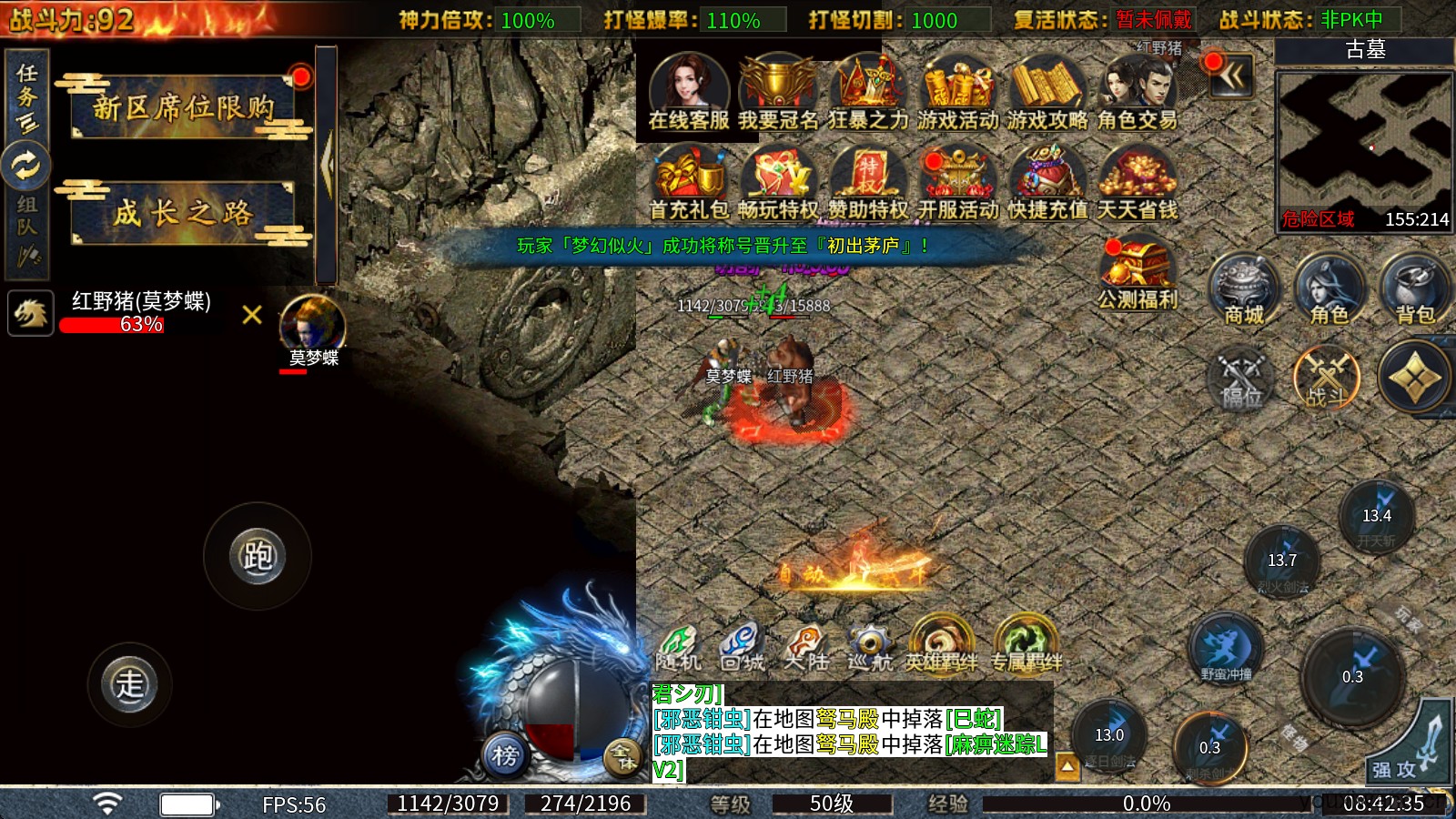The height and width of the screenshot is (819, 1456).
Task: Dismiss the 红野猪 target with X
Action: pyautogui.click(x=252, y=315)
